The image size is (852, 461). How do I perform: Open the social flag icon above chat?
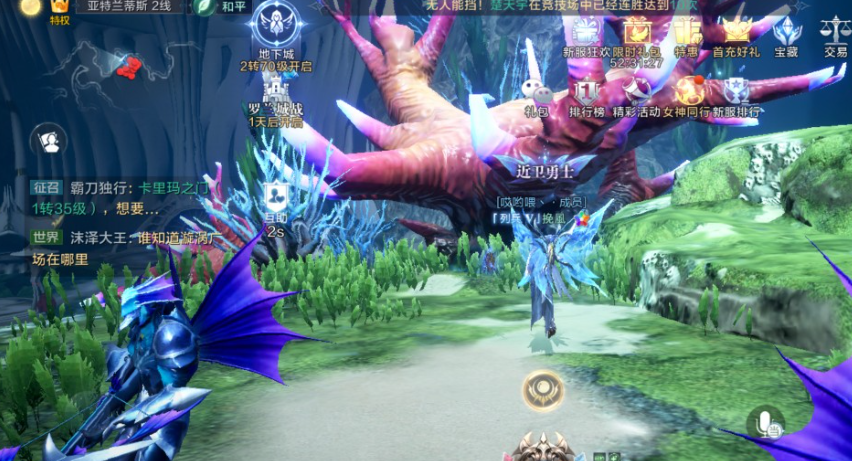48,141
